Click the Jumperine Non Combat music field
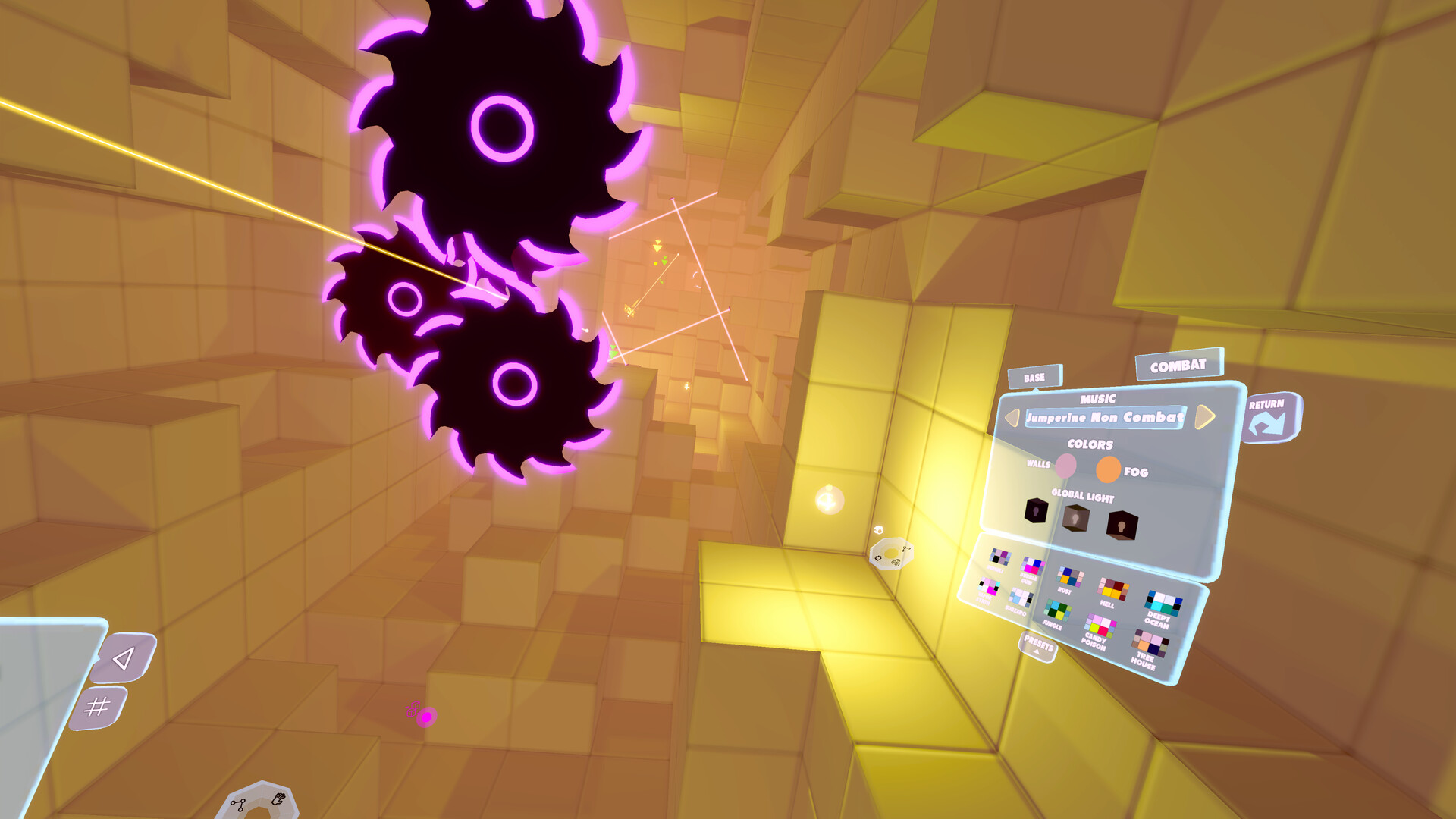Viewport: 1456px width, 819px height. click(x=1105, y=417)
